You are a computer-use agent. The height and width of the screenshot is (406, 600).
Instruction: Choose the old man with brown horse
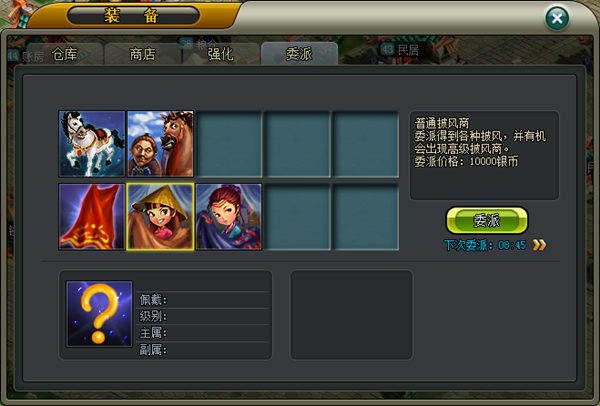coord(160,143)
